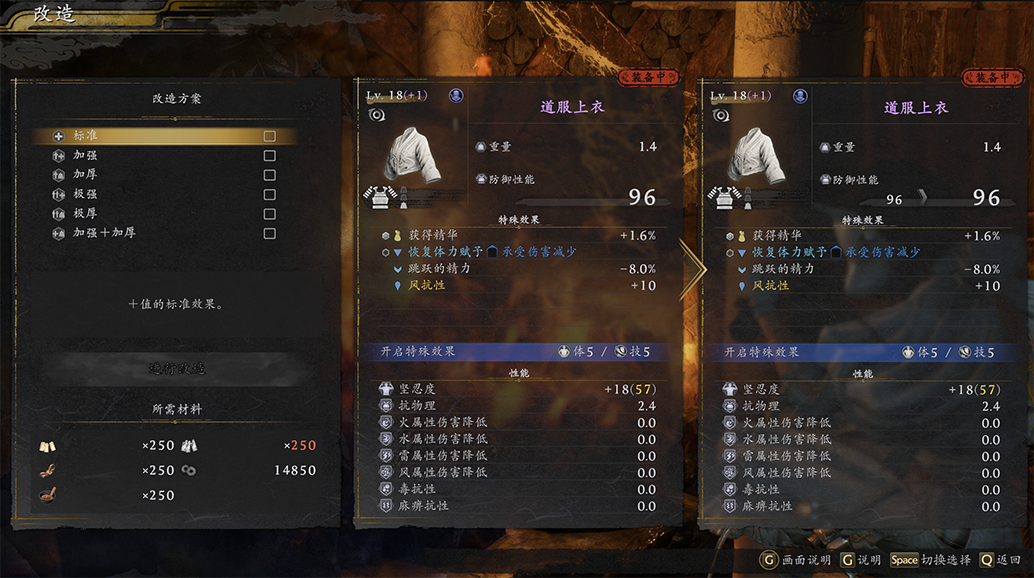1034x578 pixels.
Task: Select the 极强 remodel option
Action: (x=163, y=194)
